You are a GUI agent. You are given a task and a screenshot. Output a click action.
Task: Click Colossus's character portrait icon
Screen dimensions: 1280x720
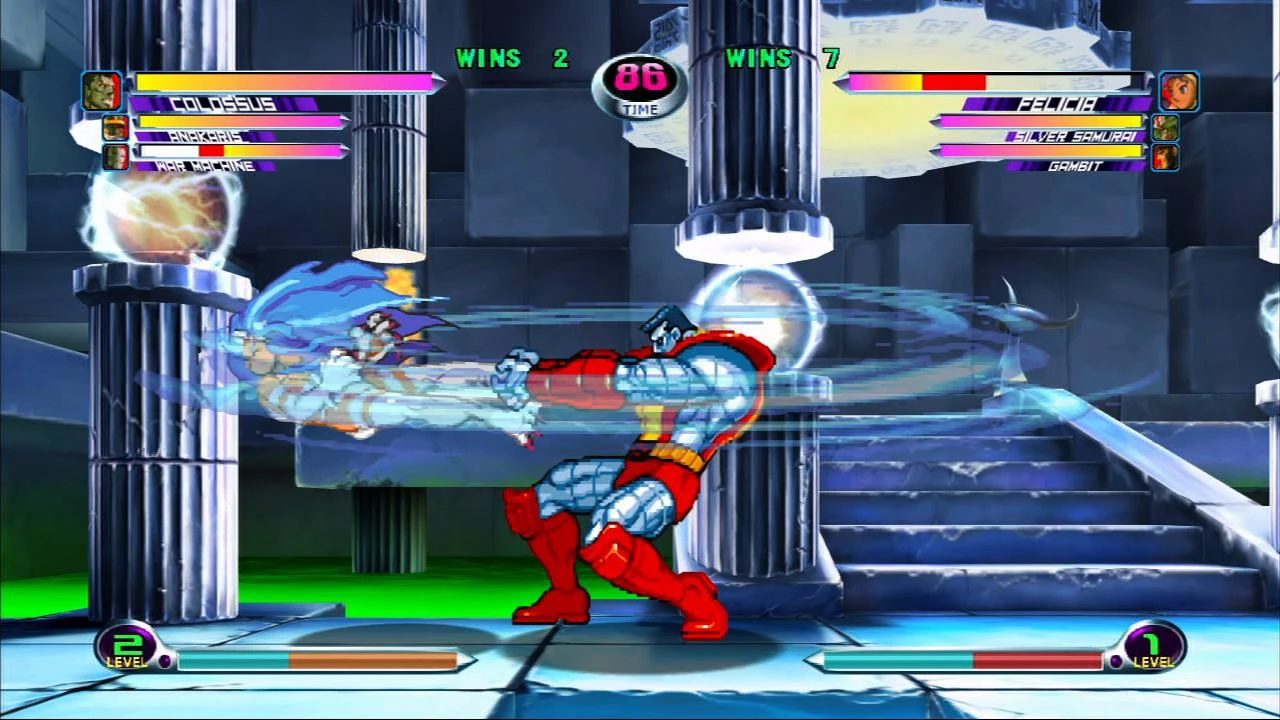coord(101,90)
